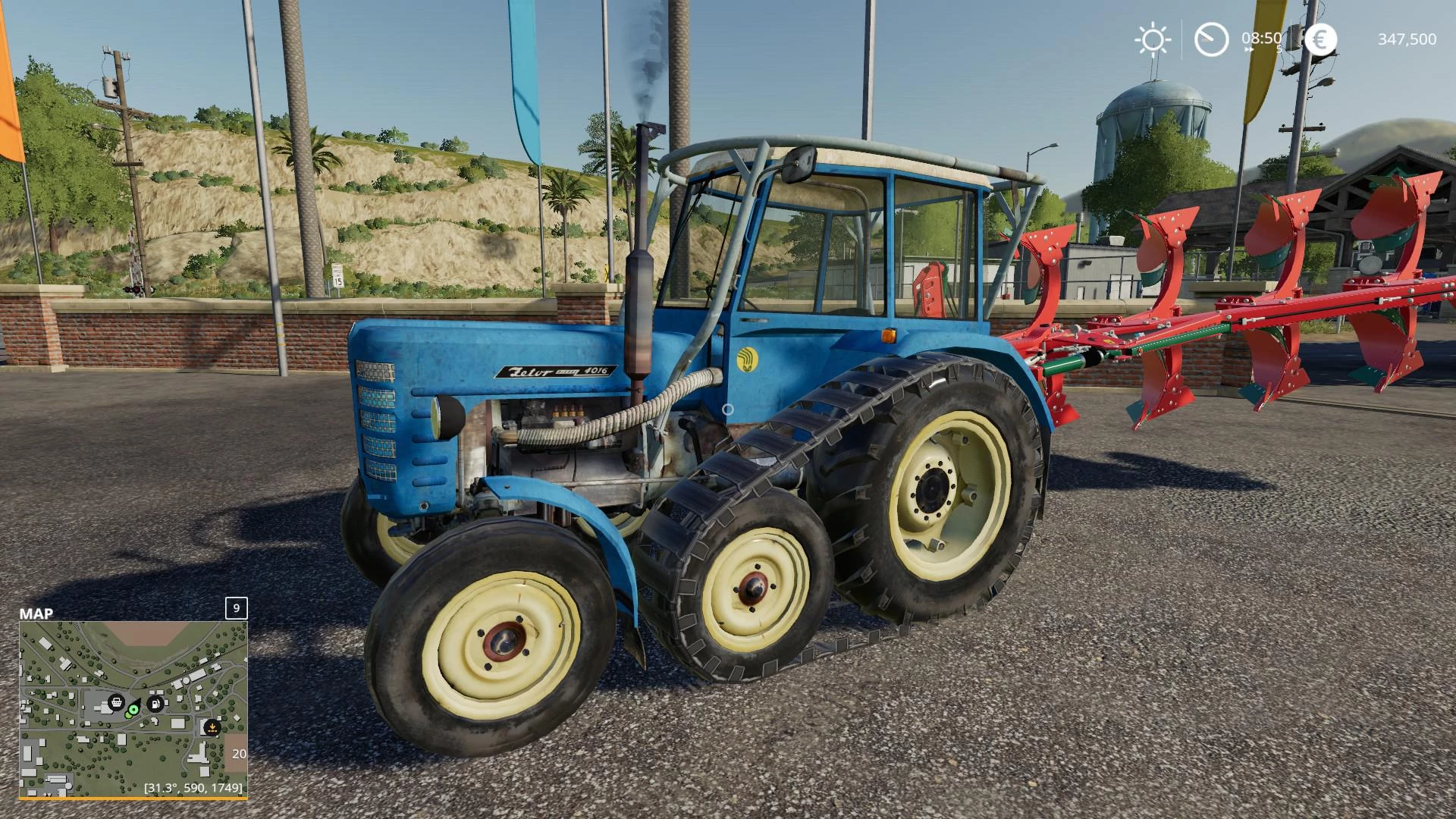Click the sell point arrow icon on the minimap

pos(212,728)
